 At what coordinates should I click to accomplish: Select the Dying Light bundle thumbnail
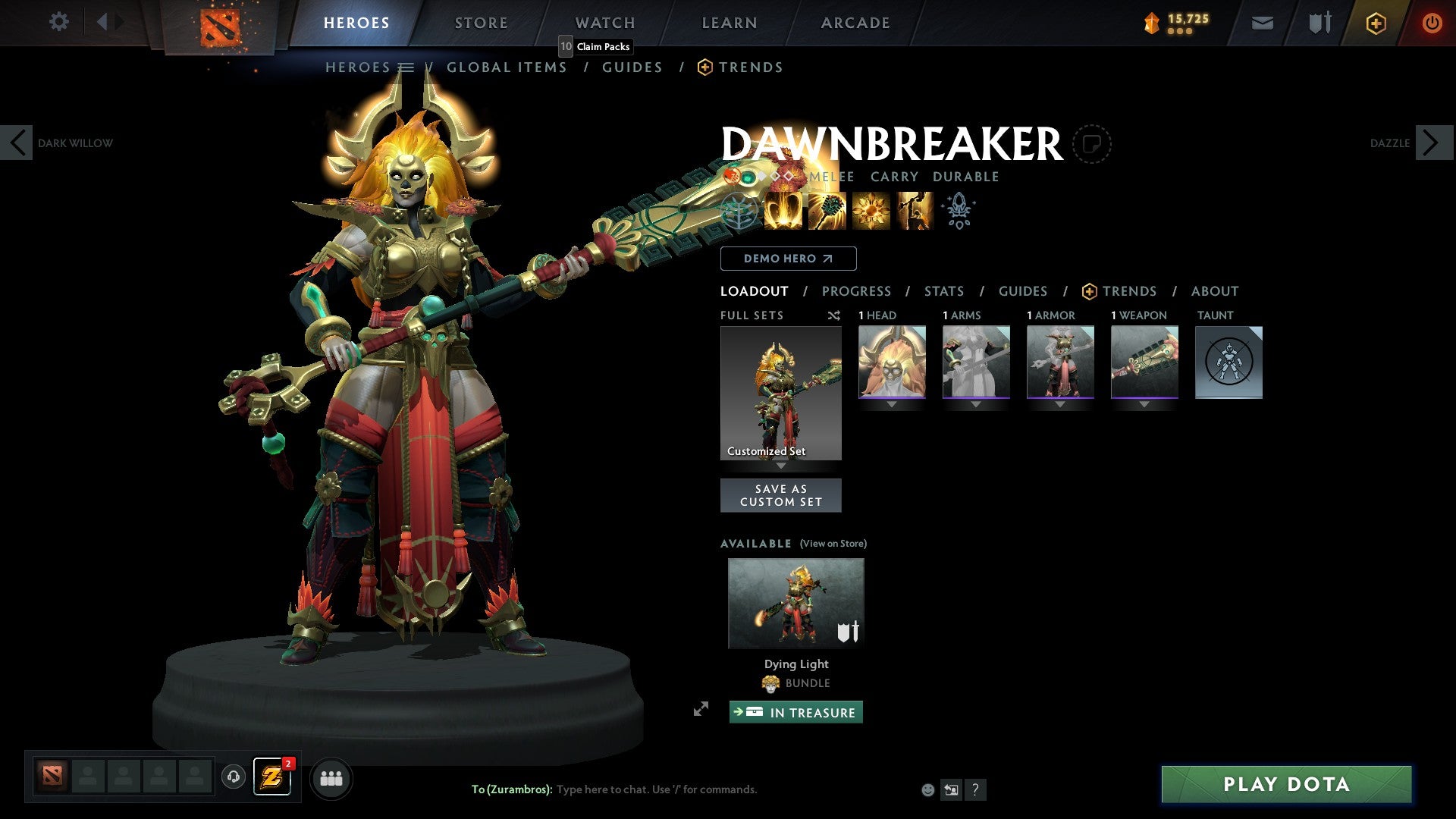[795, 604]
